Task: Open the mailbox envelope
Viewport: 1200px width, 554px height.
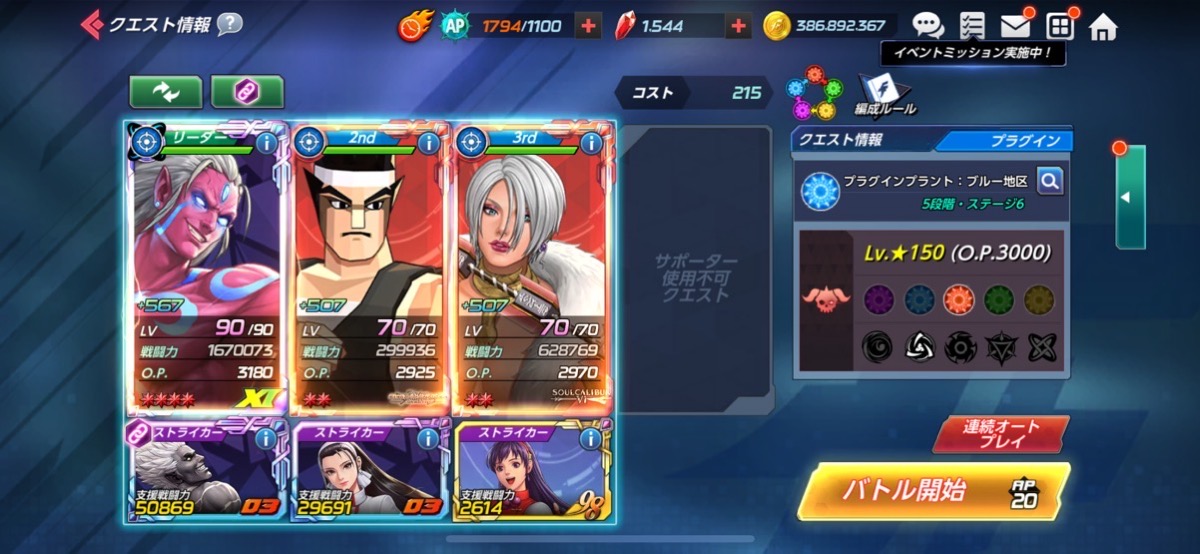Action: click(1015, 26)
